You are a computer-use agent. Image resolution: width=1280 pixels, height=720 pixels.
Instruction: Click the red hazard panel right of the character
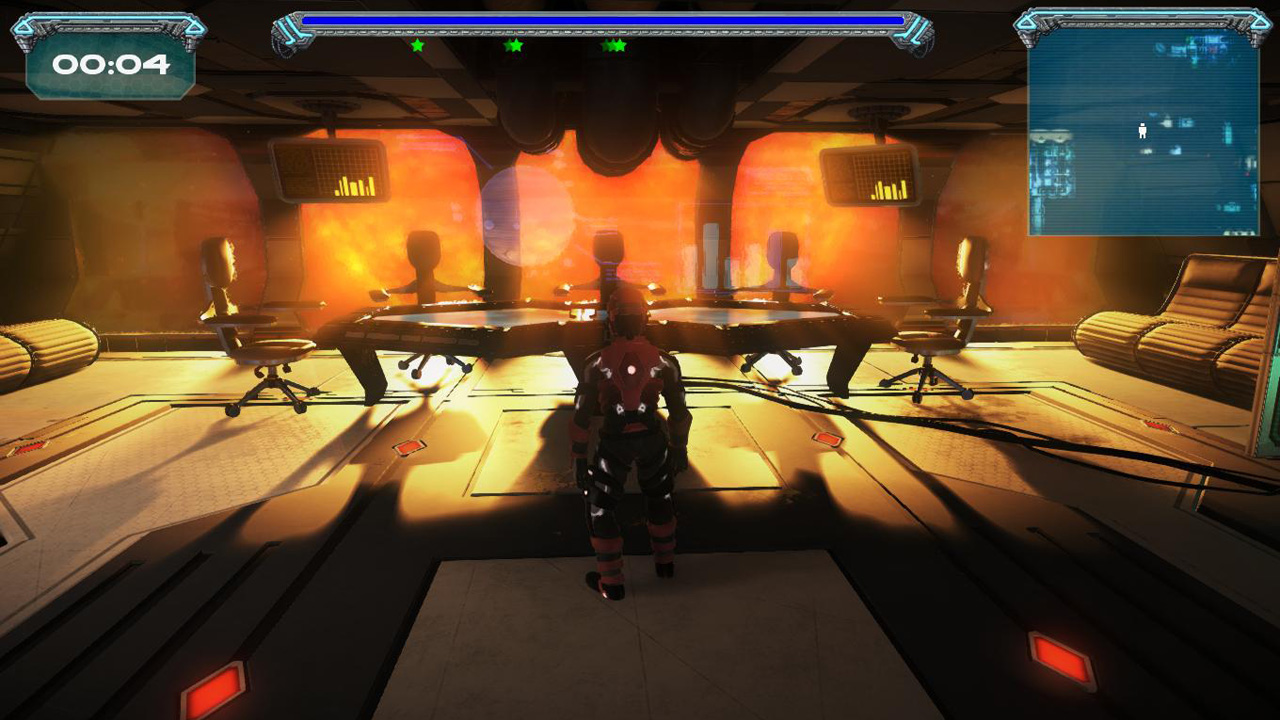pyautogui.click(x=828, y=440)
